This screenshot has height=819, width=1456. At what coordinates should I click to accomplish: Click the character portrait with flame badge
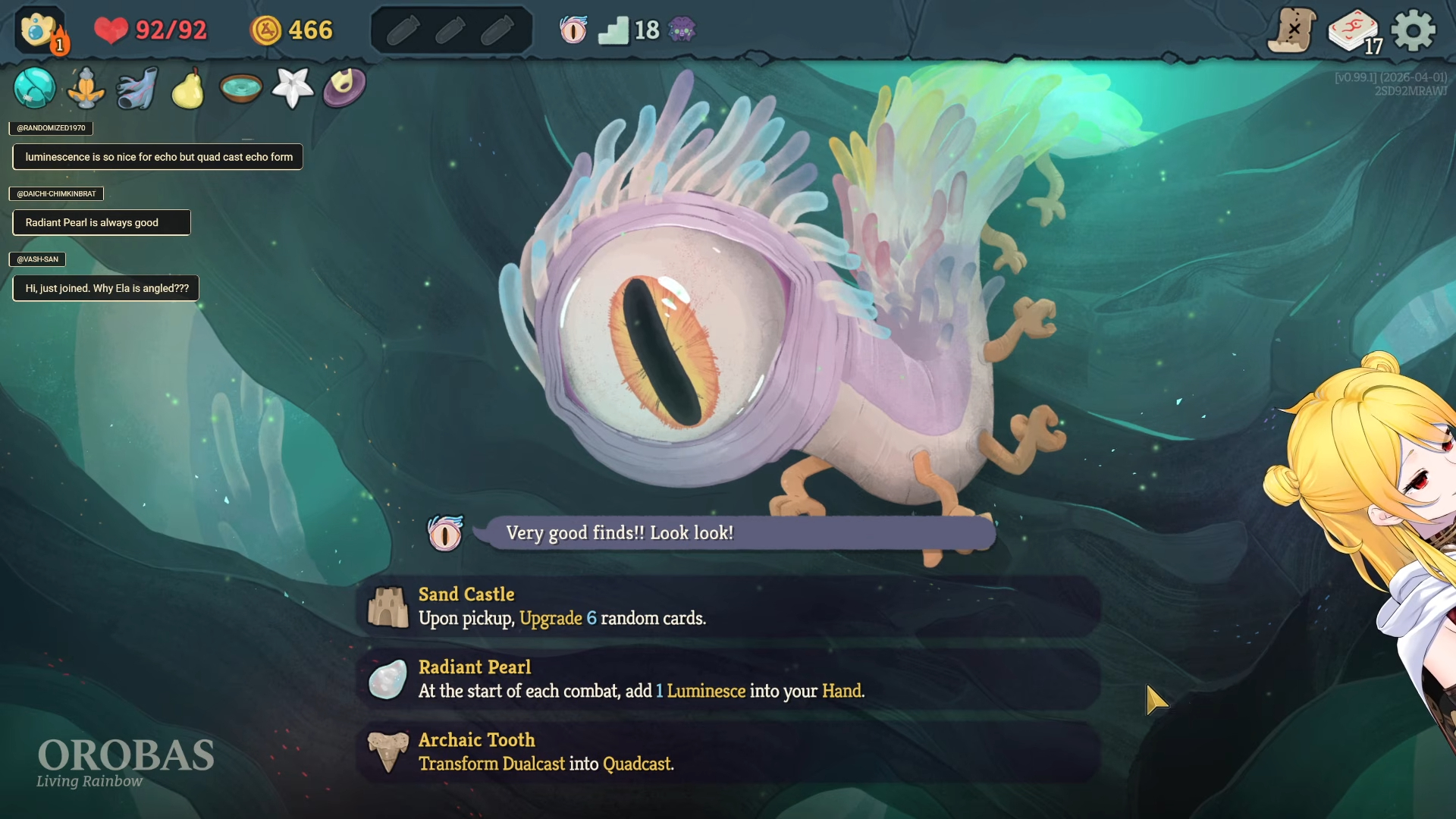click(x=41, y=30)
